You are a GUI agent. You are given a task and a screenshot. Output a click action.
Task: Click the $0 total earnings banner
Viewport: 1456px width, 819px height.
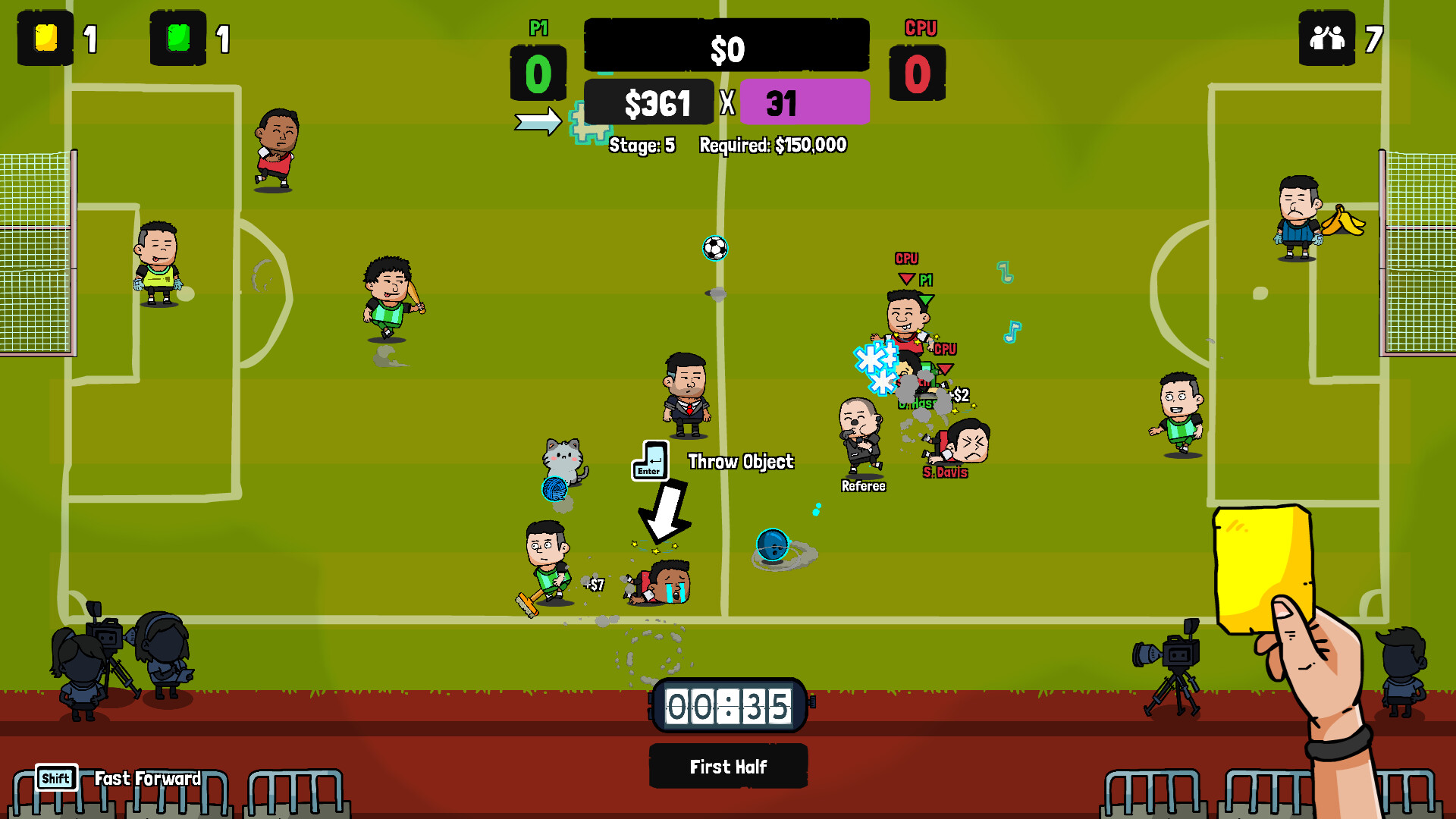point(725,45)
